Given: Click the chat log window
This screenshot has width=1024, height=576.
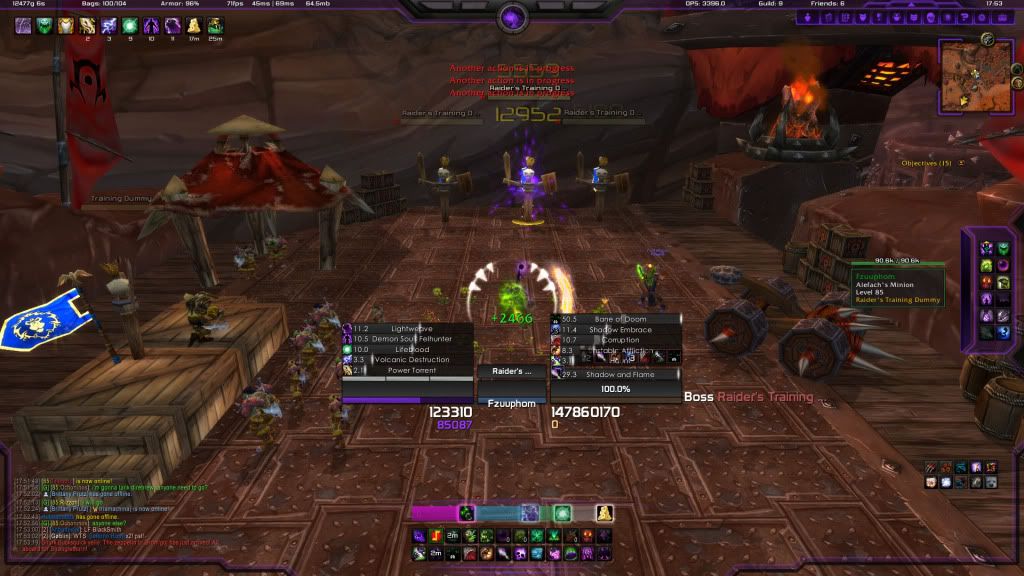Looking at the screenshot, I should click(150, 512).
